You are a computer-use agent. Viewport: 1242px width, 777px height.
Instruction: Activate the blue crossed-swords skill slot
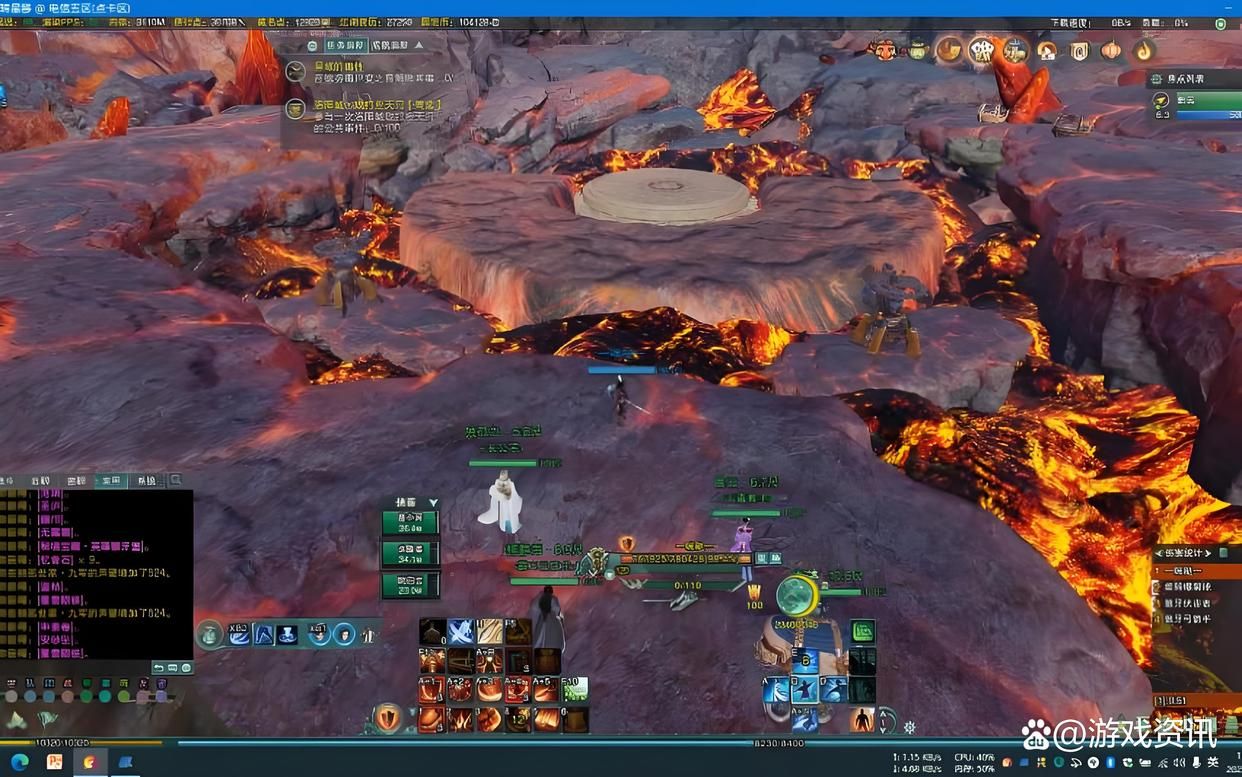[x=460, y=632]
